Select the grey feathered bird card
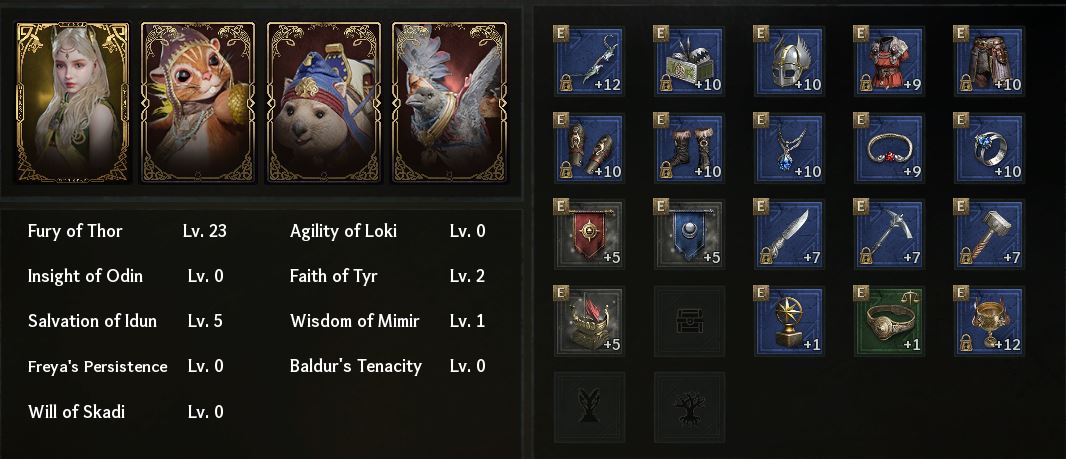Screen dimensions: 1066x459 coord(449,102)
